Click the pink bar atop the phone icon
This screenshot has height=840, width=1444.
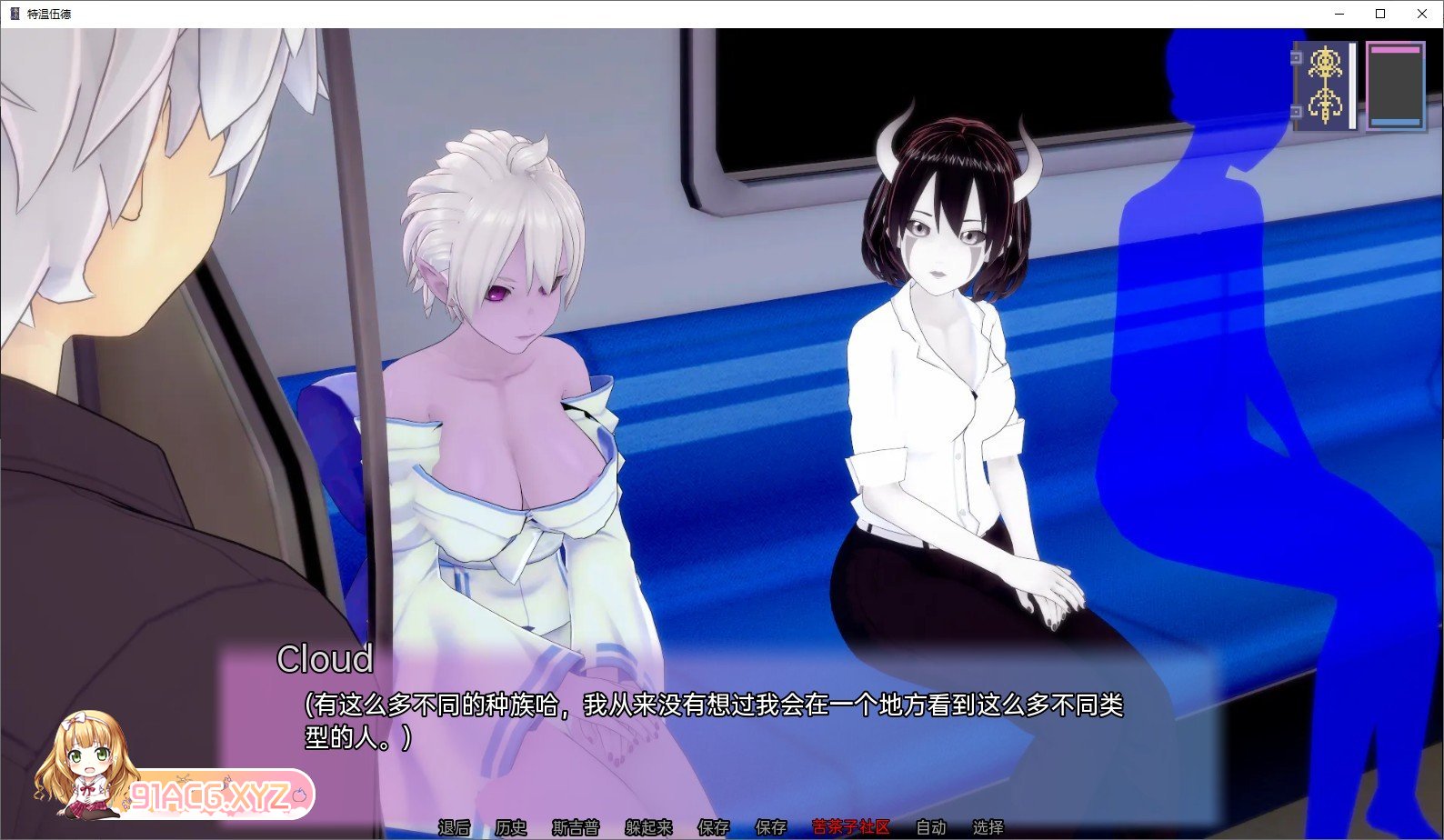click(1395, 49)
